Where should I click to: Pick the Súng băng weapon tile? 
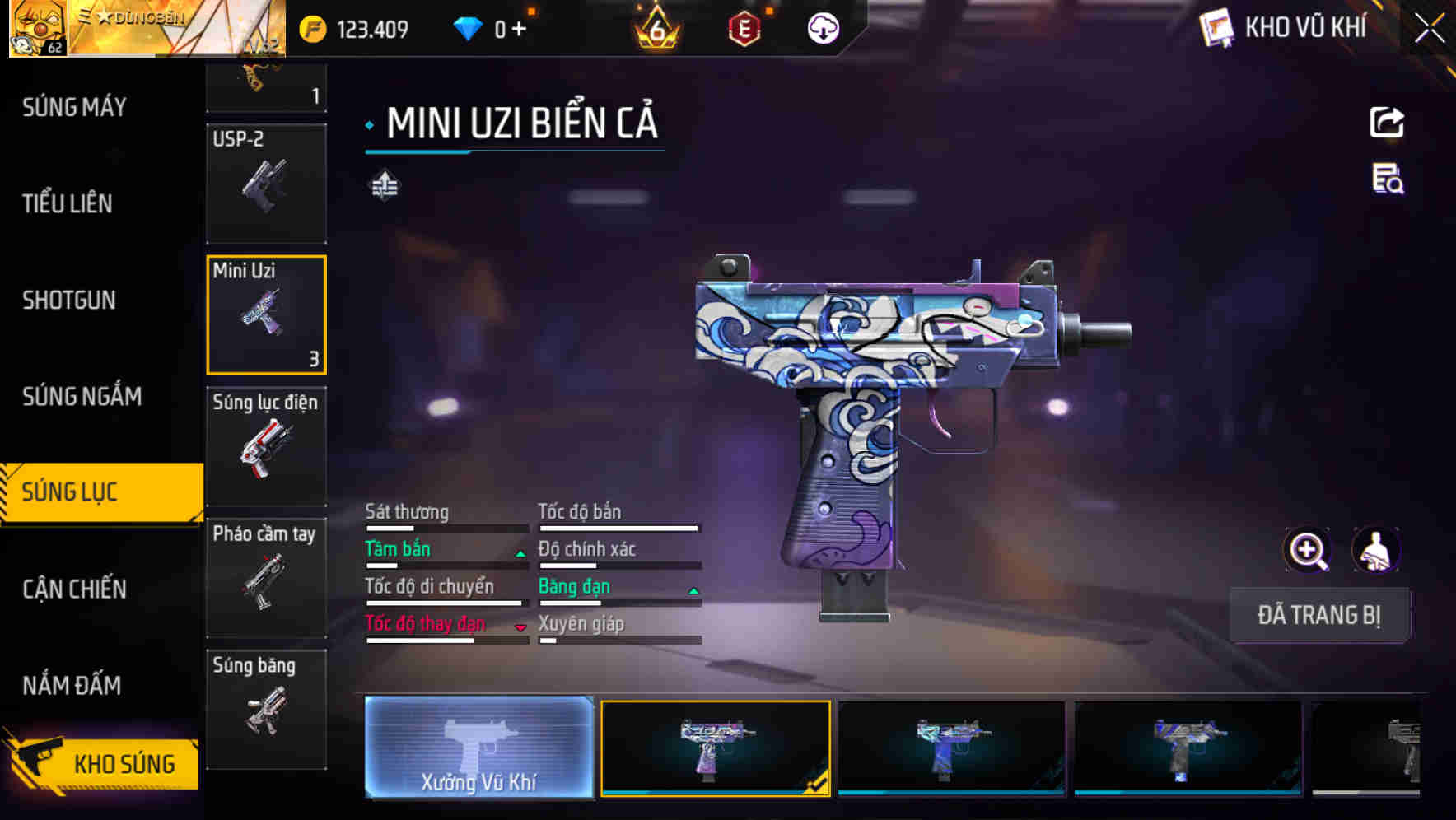[x=266, y=709]
